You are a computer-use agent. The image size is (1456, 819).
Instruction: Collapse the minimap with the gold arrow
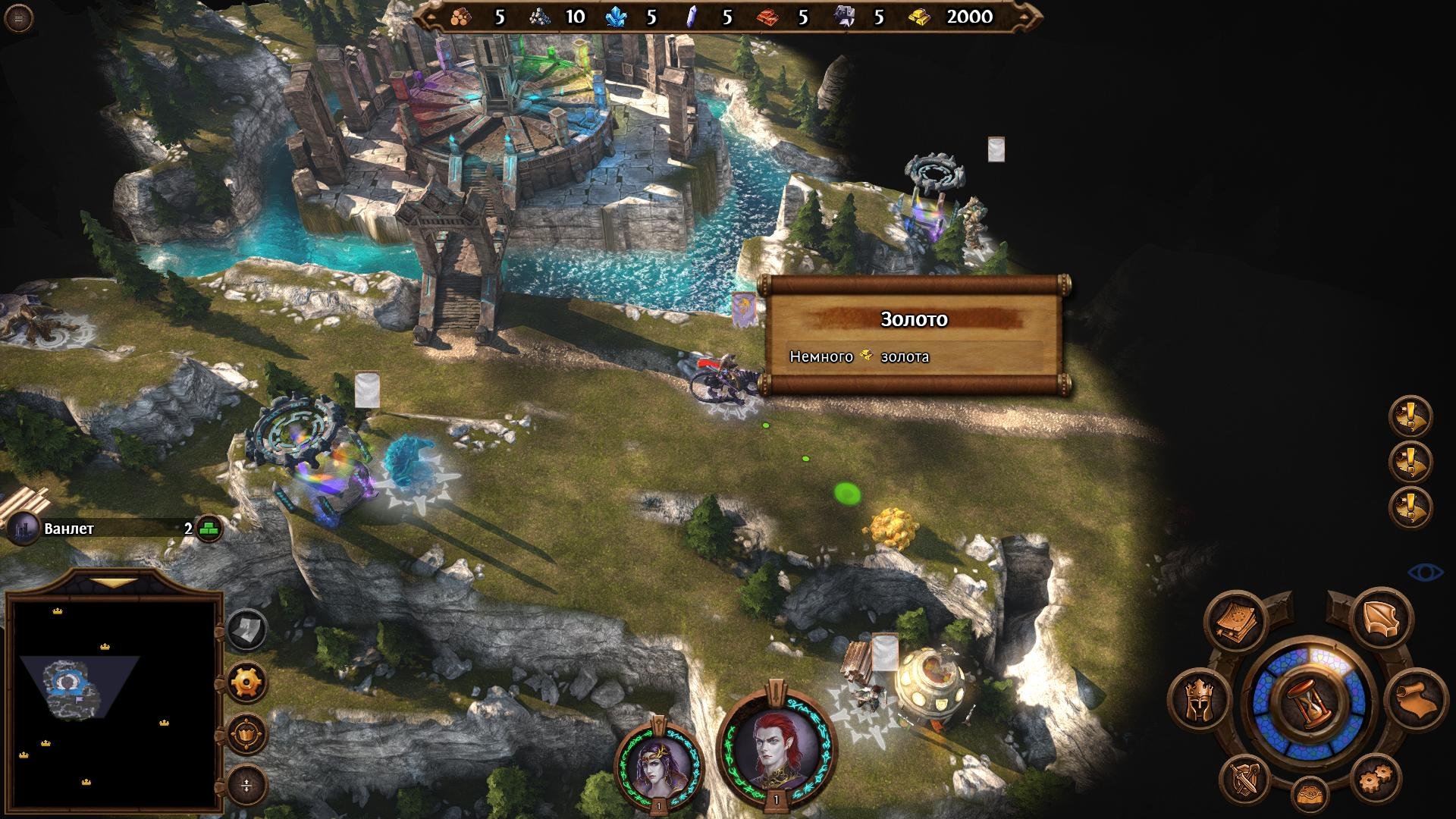click(114, 583)
